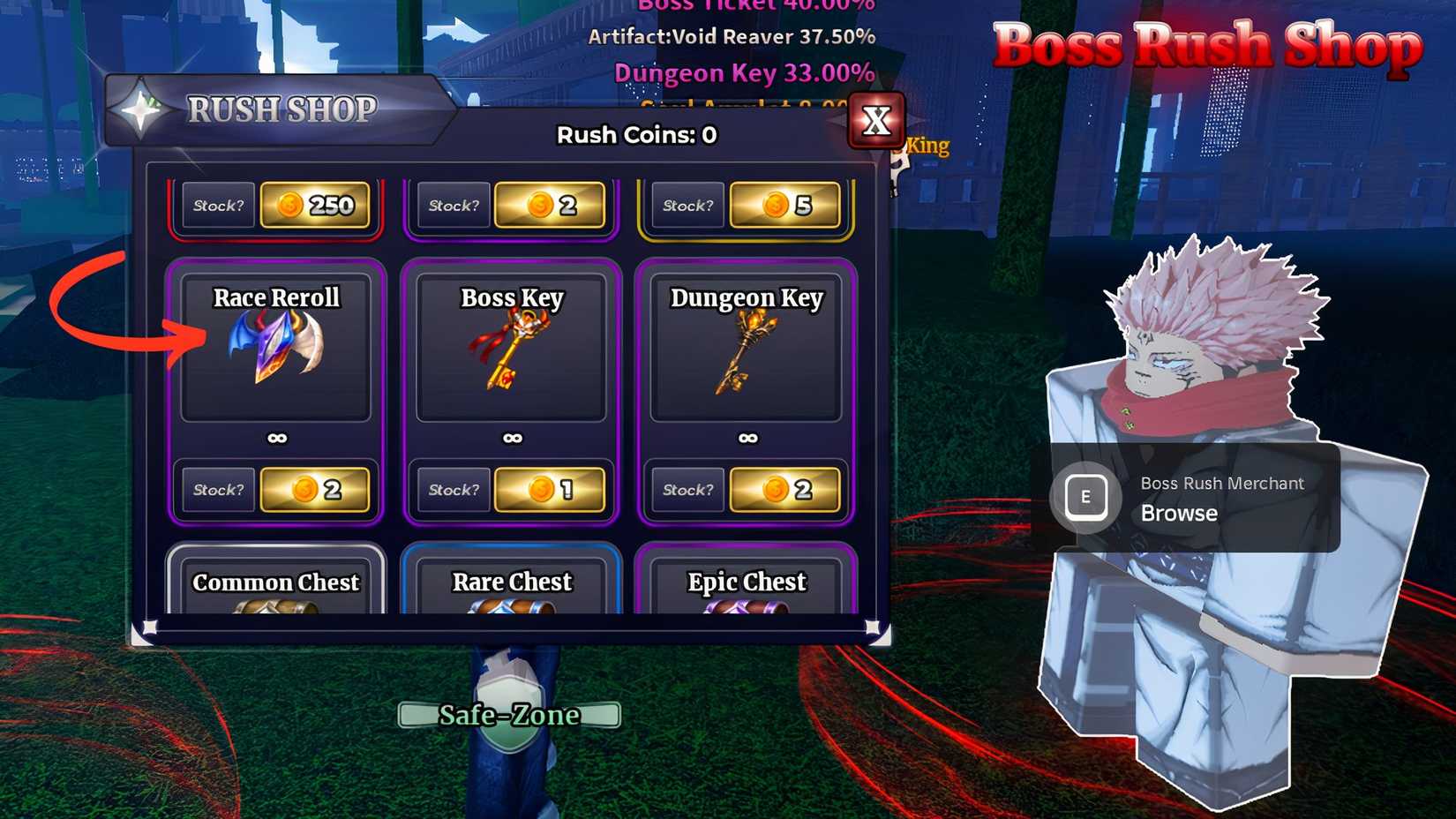The image size is (1456, 819).
Task: Check stock for the Boss Key item
Action: [453, 490]
